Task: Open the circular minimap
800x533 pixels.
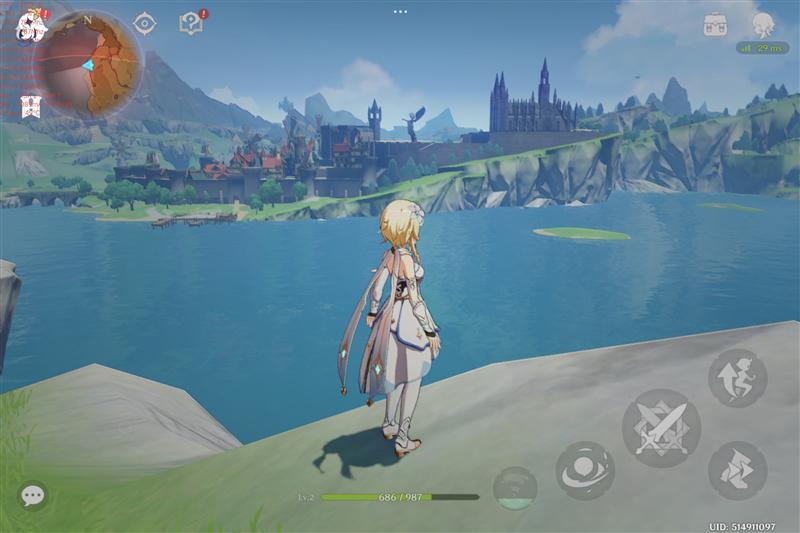Action: tap(89, 63)
